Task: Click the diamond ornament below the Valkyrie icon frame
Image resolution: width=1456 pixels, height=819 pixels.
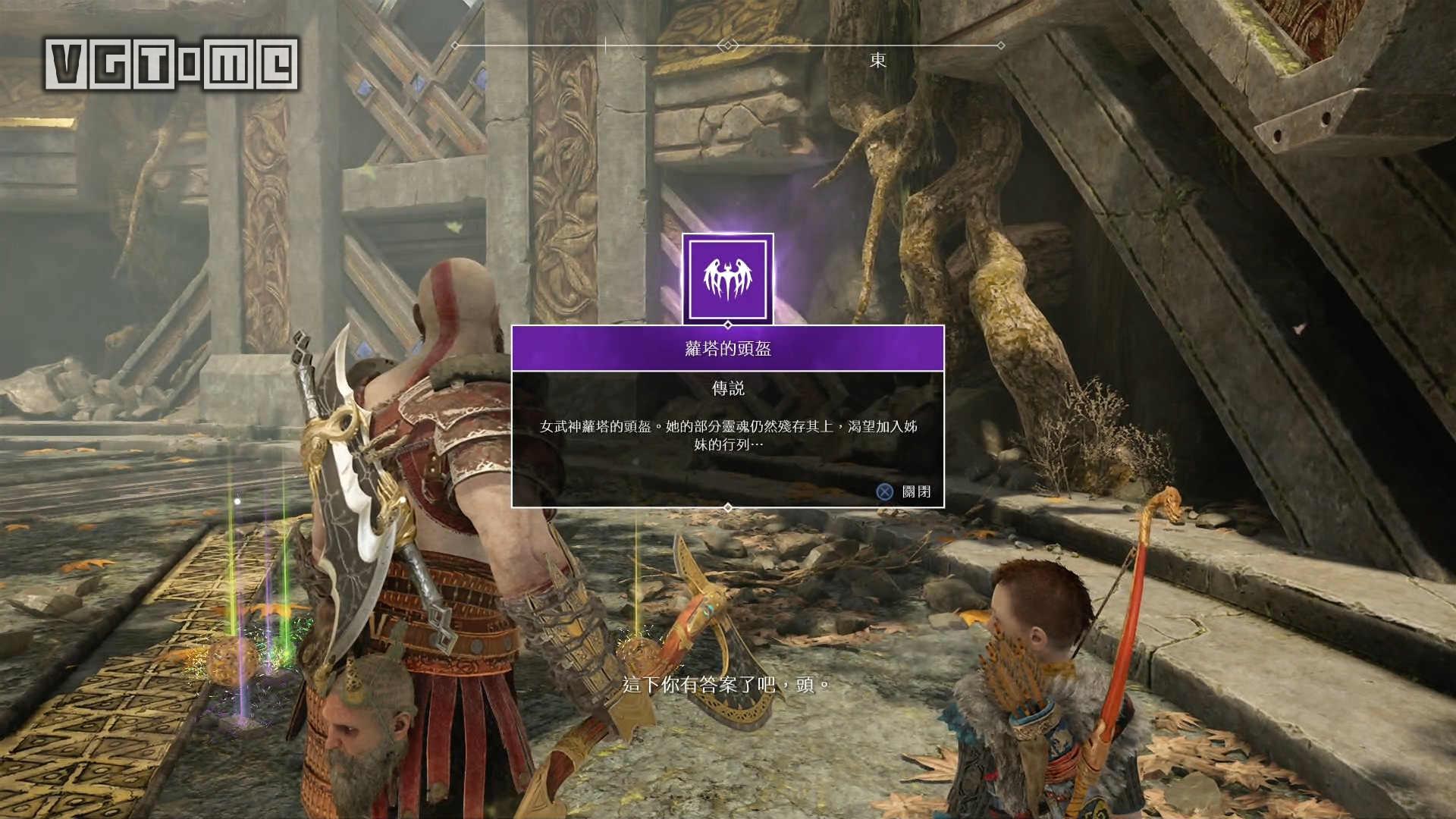Action: pyautogui.click(x=728, y=324)
